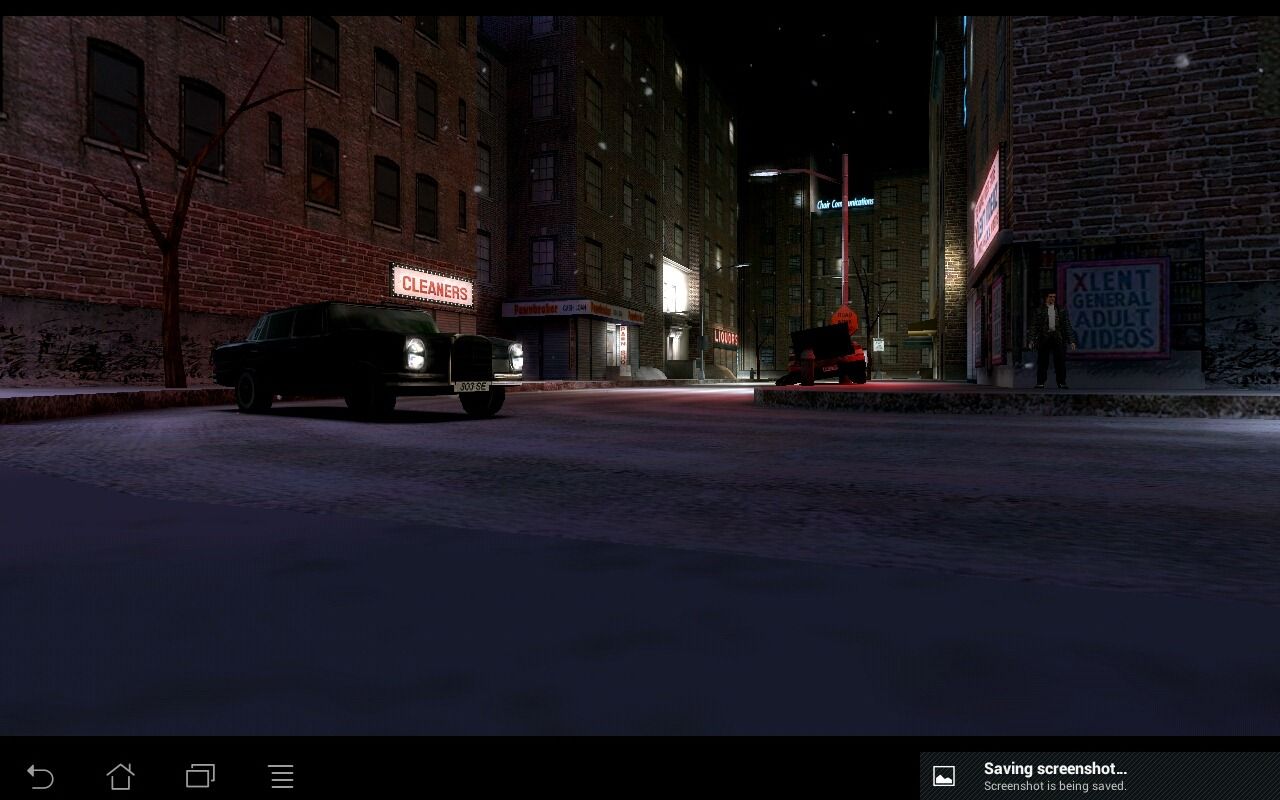Screen dimensions: 1280x800
Task: Click the fire hydrant on the sidewalk
Action: (x=751, y=371)
